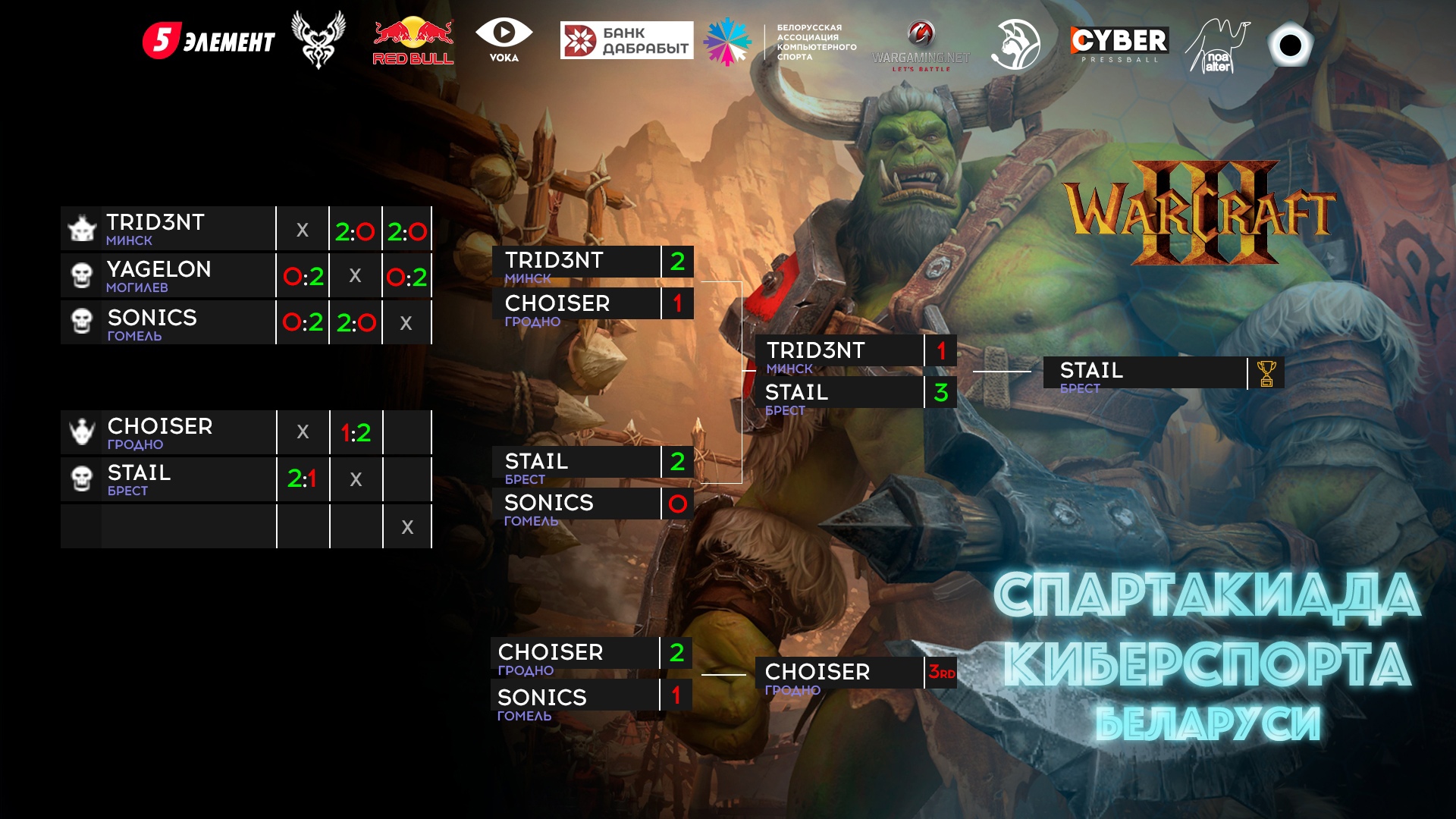Open the Белорусская Ассоциация Компьютерного Спорта logo
Screen dimensions: 1456x819
click(x=781, y=42)
